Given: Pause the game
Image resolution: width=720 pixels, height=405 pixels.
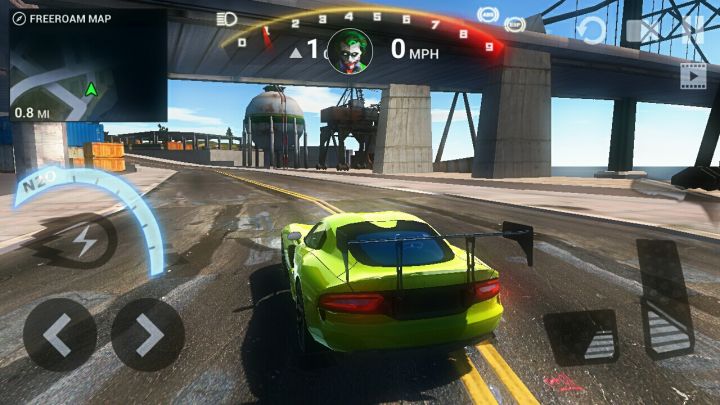Looking at the screenshot, I should (691, 30).
